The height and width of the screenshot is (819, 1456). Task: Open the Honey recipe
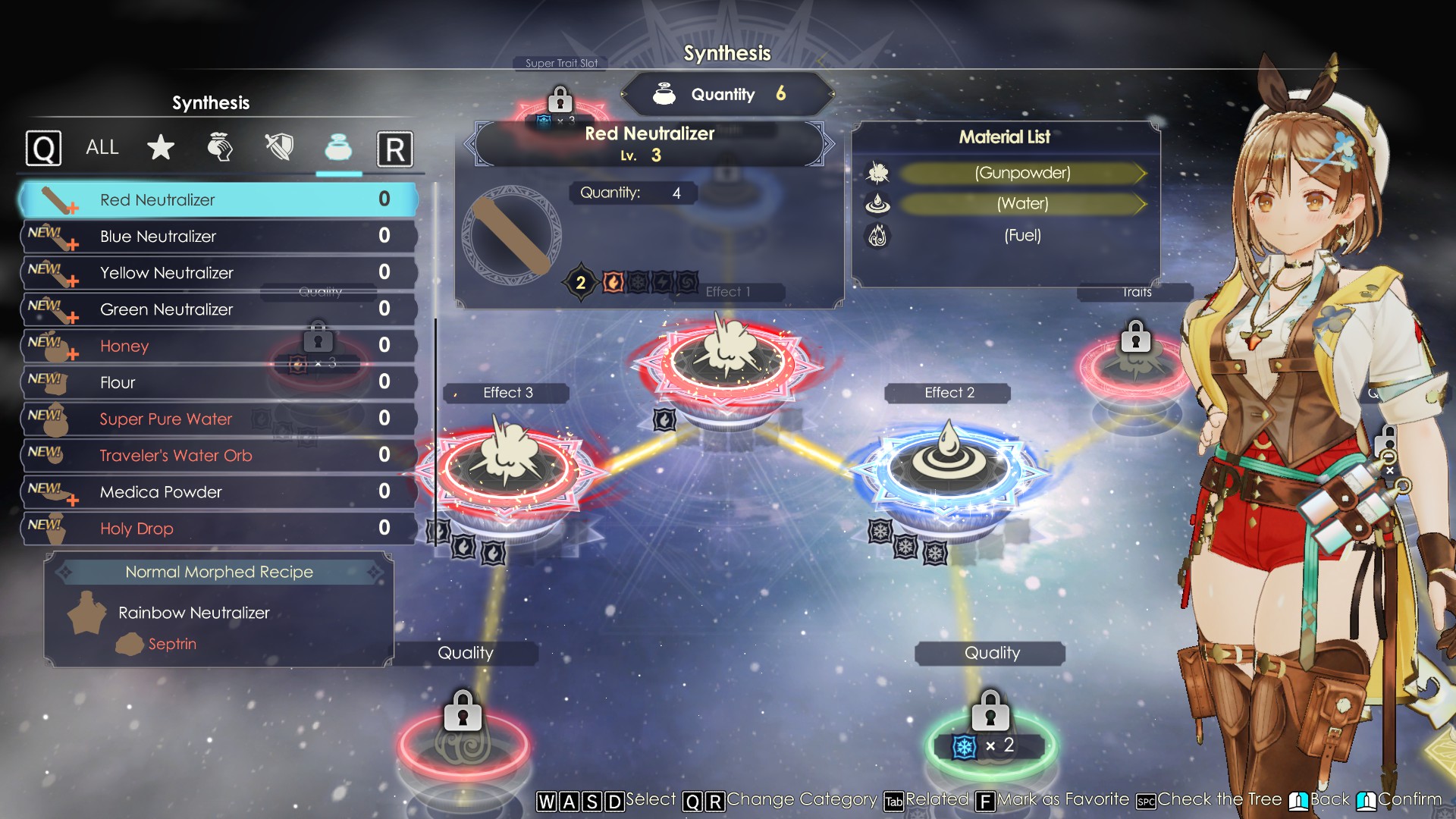point(218,347)
